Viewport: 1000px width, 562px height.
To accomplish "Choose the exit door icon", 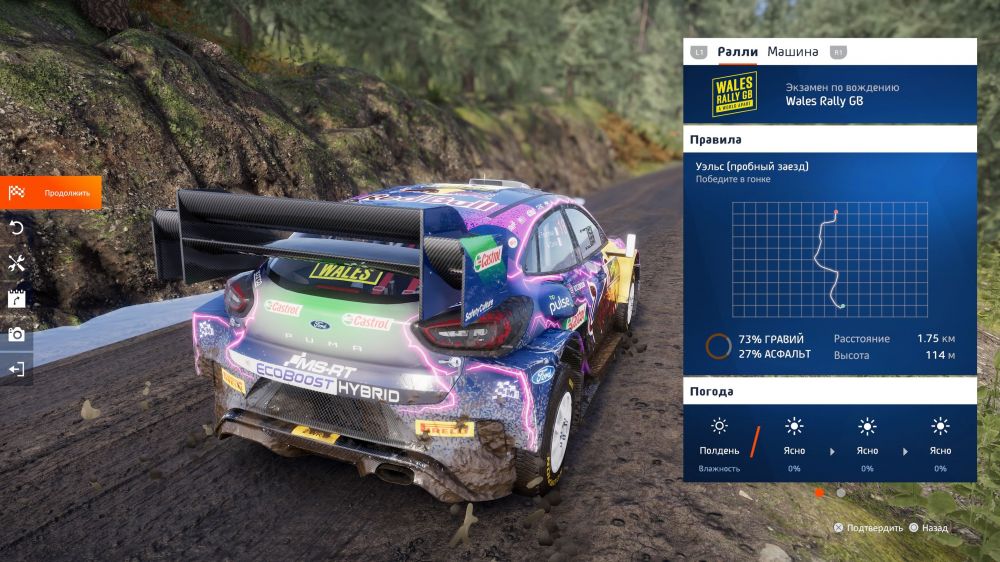I will click(16, 369).
